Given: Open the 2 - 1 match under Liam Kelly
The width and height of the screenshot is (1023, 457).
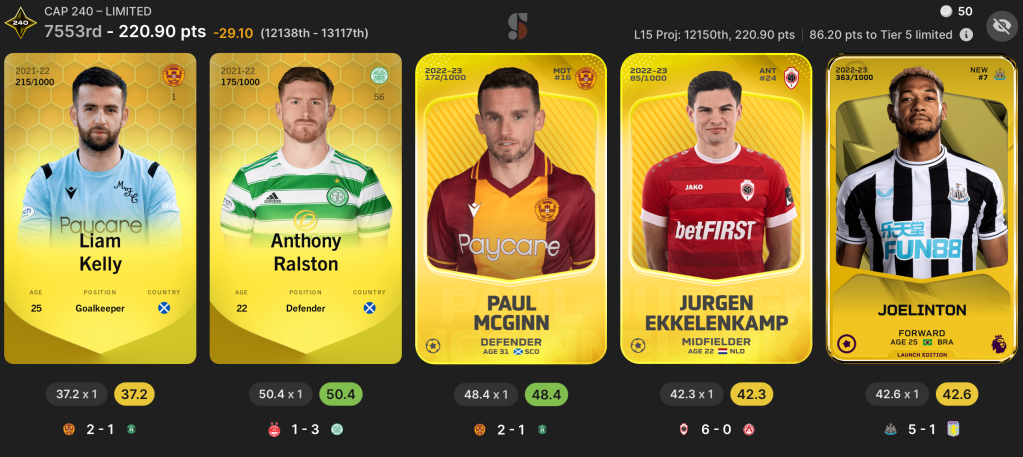Looking at the screenshot, I should click(100, 429).
